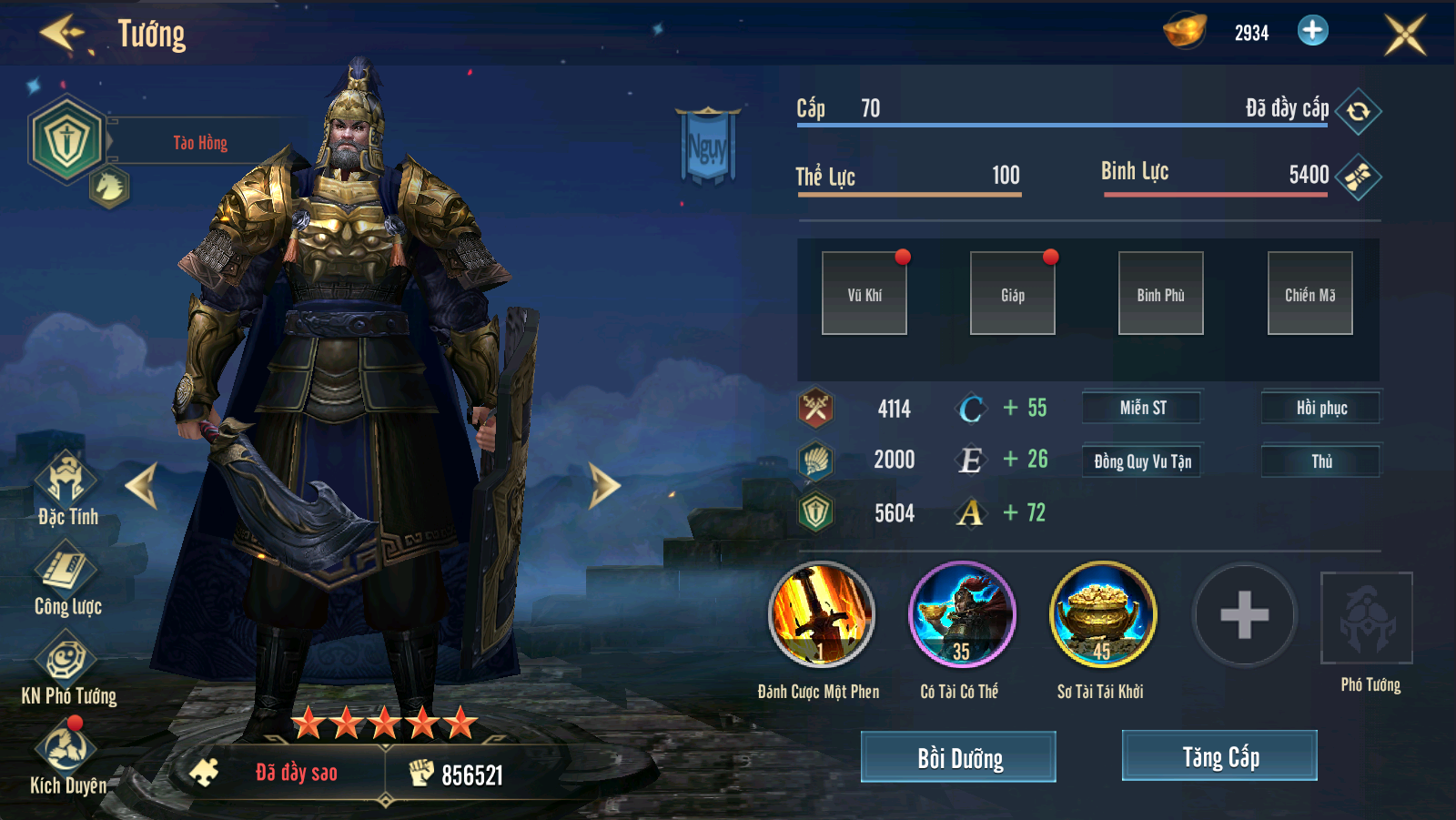Image resolution: width=1456 pixels, height=820 pixels.
Task: Choose the Chiến Mã mount slot
Action: pos(1309,293)
